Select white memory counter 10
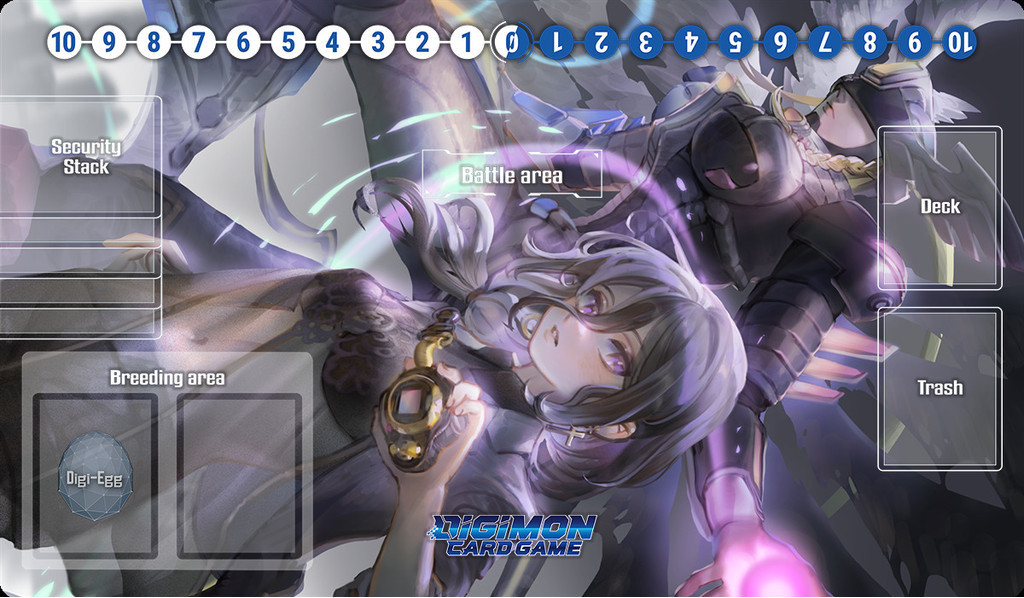The width and height of the screenshot is (1024, 598). 62,42
